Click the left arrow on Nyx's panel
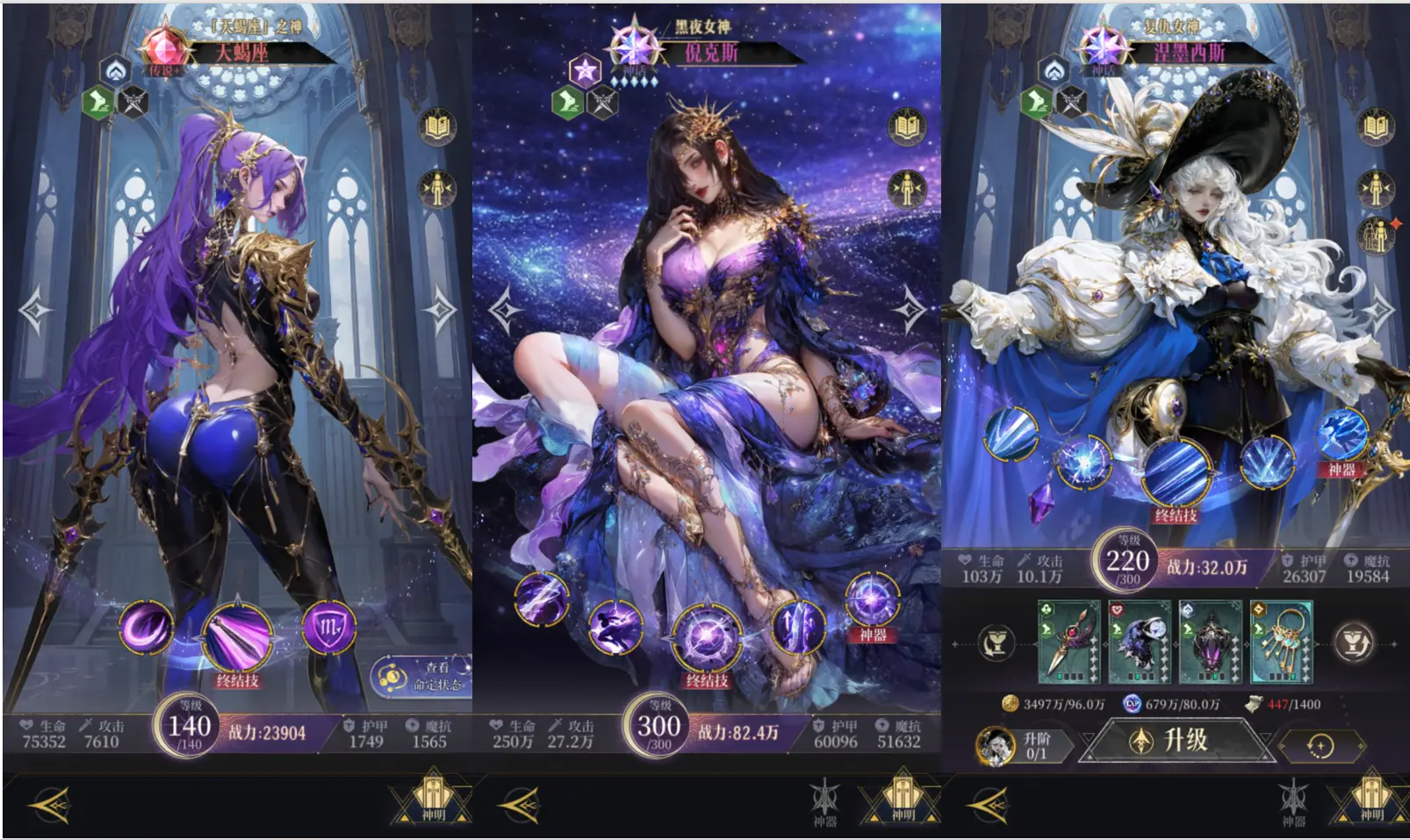1410x840 pixels. tap(507, 312)
